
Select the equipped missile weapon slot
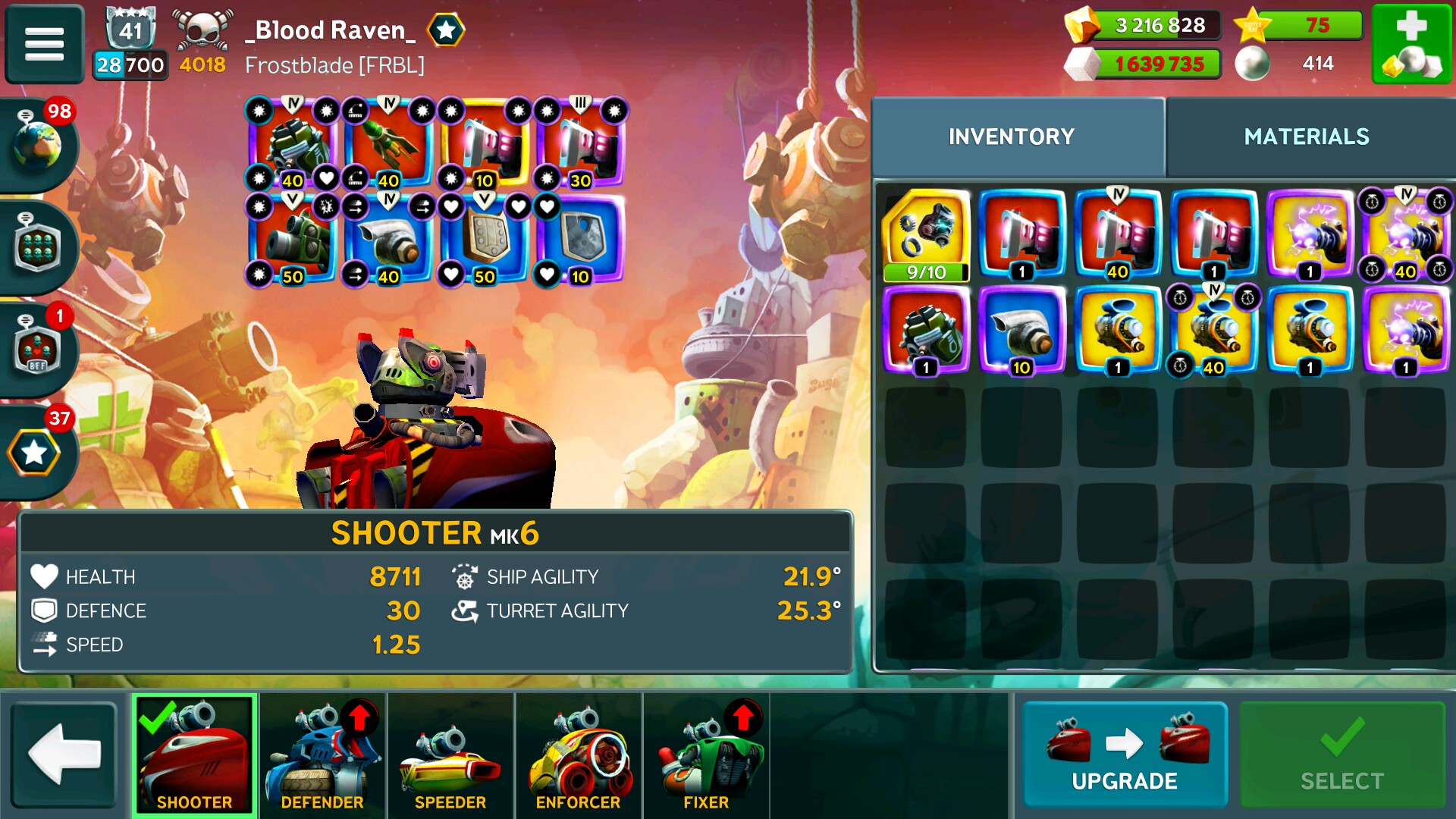(x=388, y=144)
